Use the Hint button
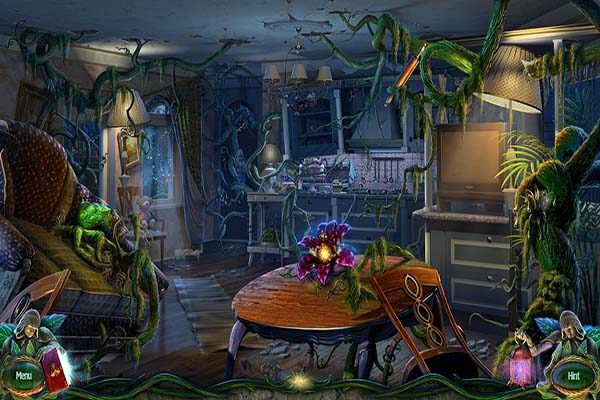 pyautogui.click(x=574, y=376)
